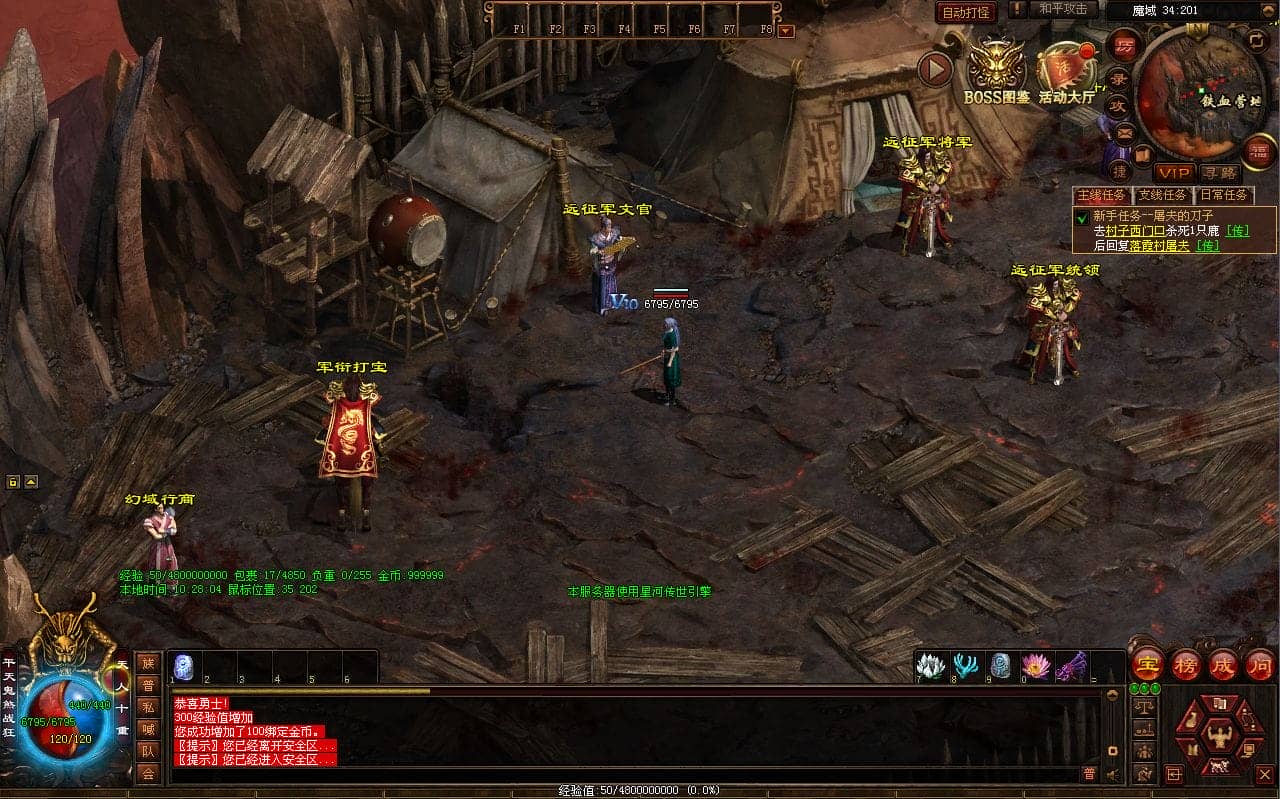This screenshot has width=1280, height=799.
Task: Use the pink lotus item in hotbar
Action: 1035,666
